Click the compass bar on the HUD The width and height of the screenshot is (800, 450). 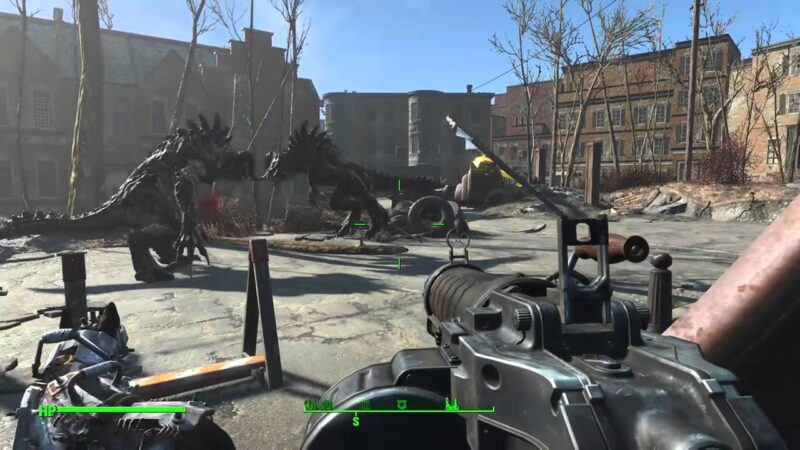point(399,410)
